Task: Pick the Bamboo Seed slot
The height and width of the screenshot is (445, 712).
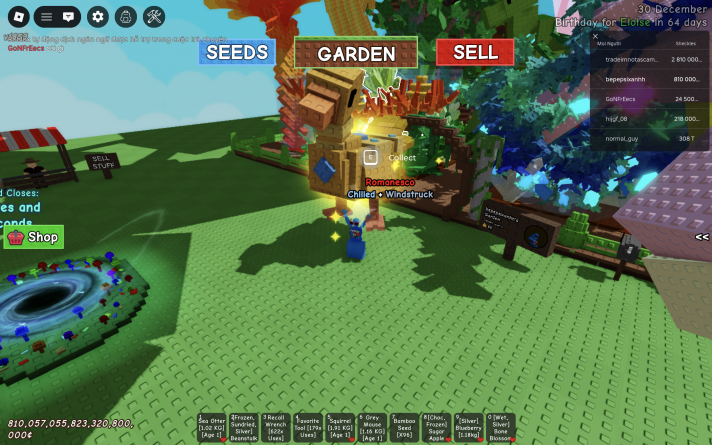Action: coord(404,427)
